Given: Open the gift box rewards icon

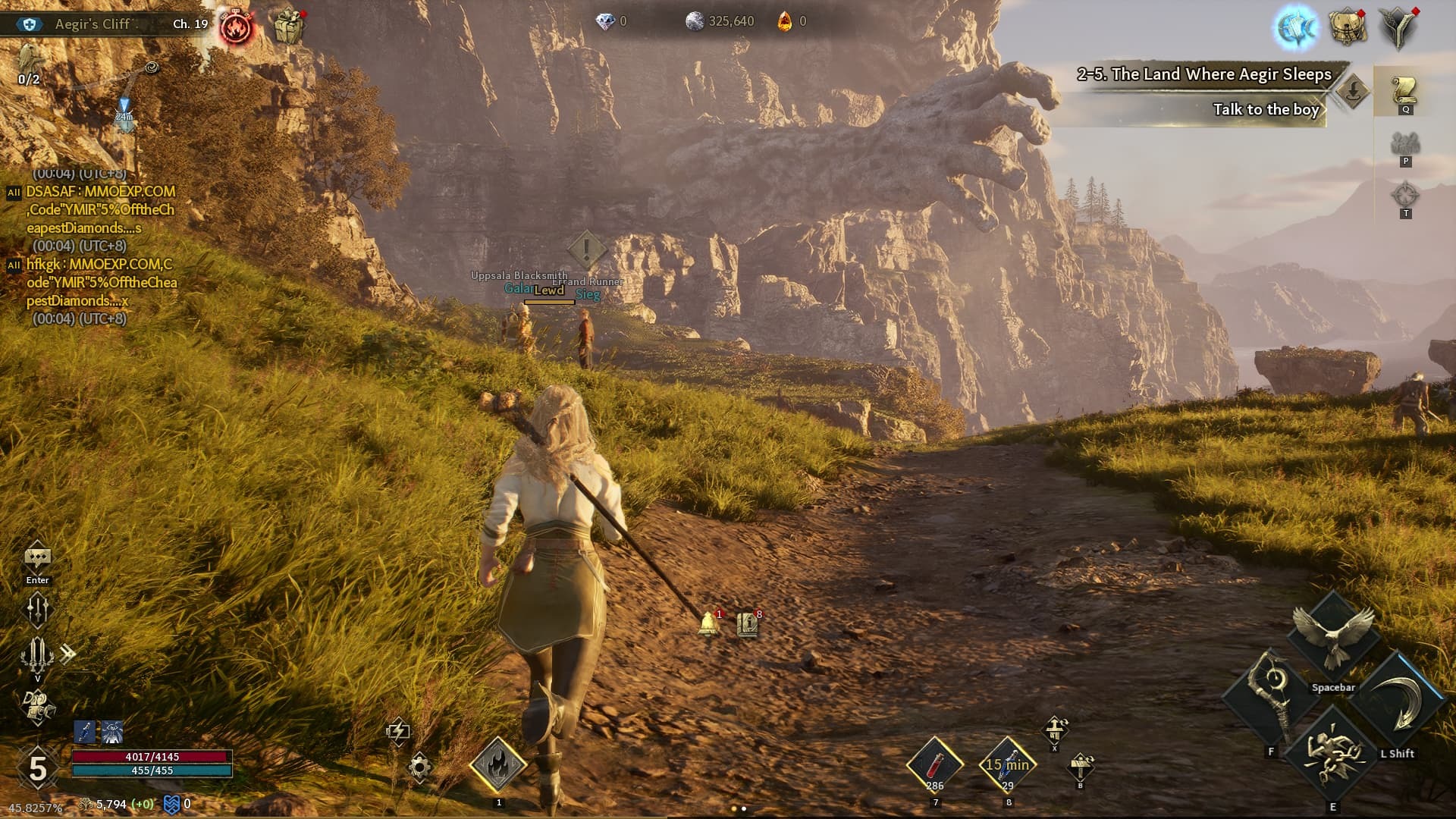Looking at the screenshot, I should pos(288,28).
